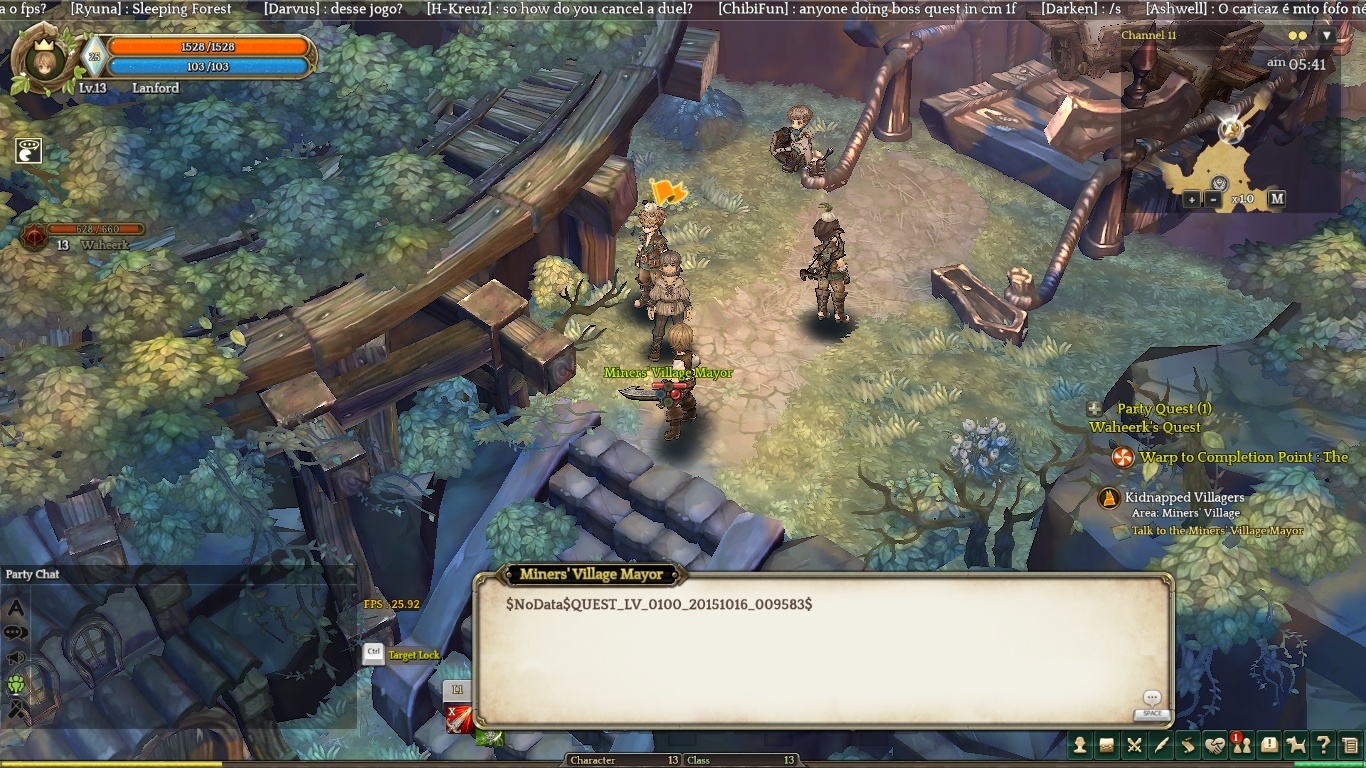Zoom out the minimap with minus button

pos(1213,199)
